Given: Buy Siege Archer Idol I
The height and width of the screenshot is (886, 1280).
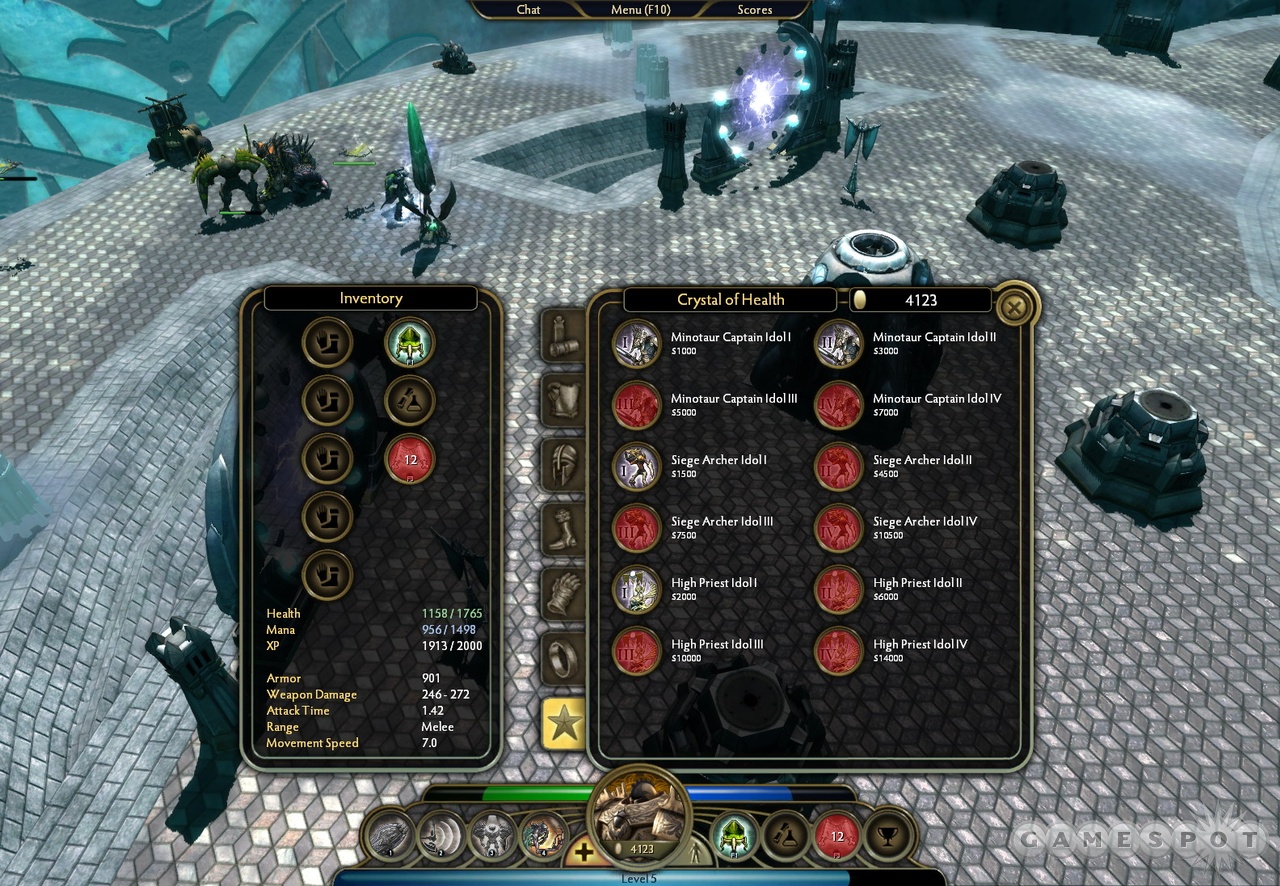Looking at the screenshot, I should tap(636, 467).
